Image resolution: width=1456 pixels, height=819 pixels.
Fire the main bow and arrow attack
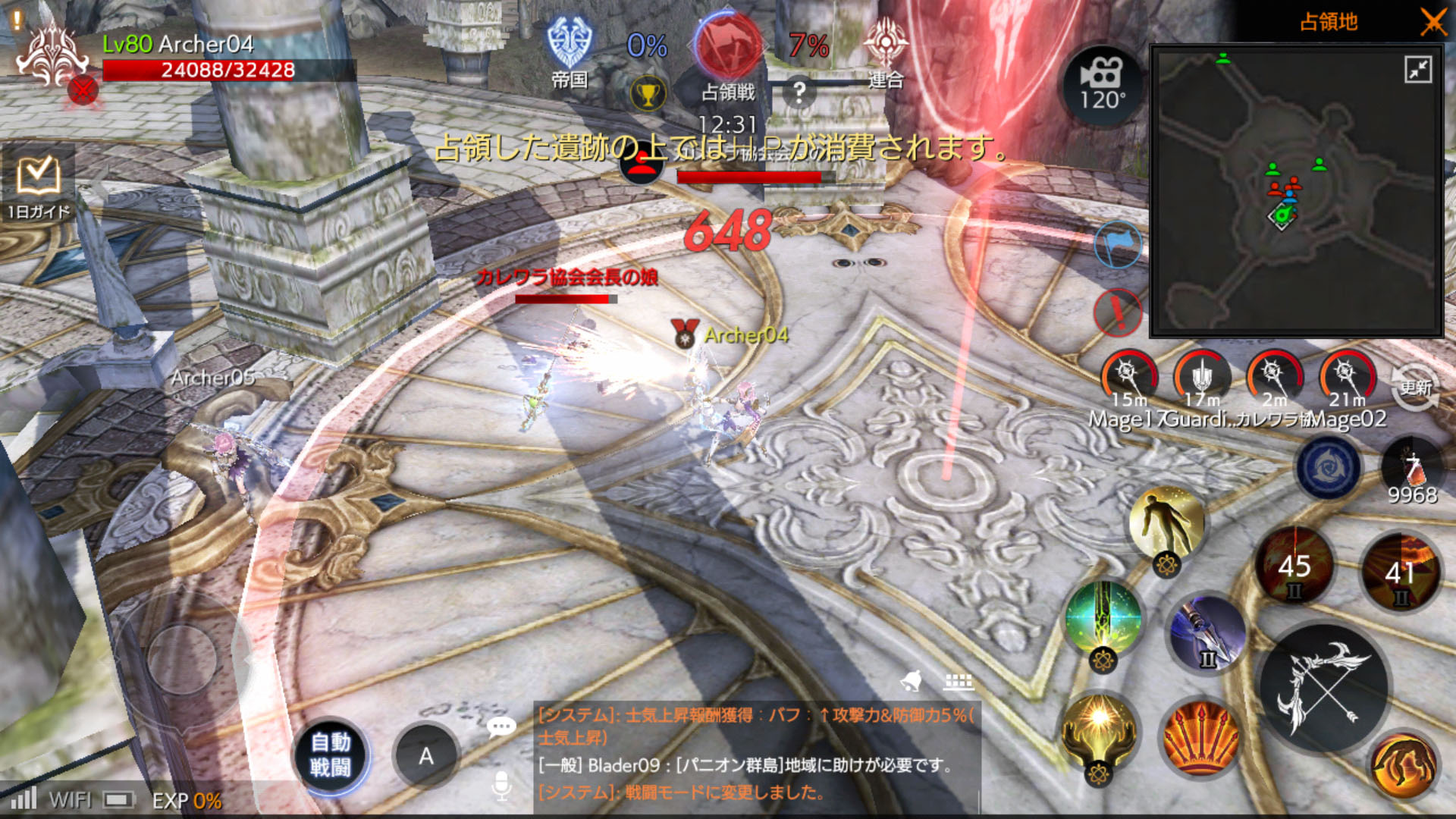click(1323, 688)
